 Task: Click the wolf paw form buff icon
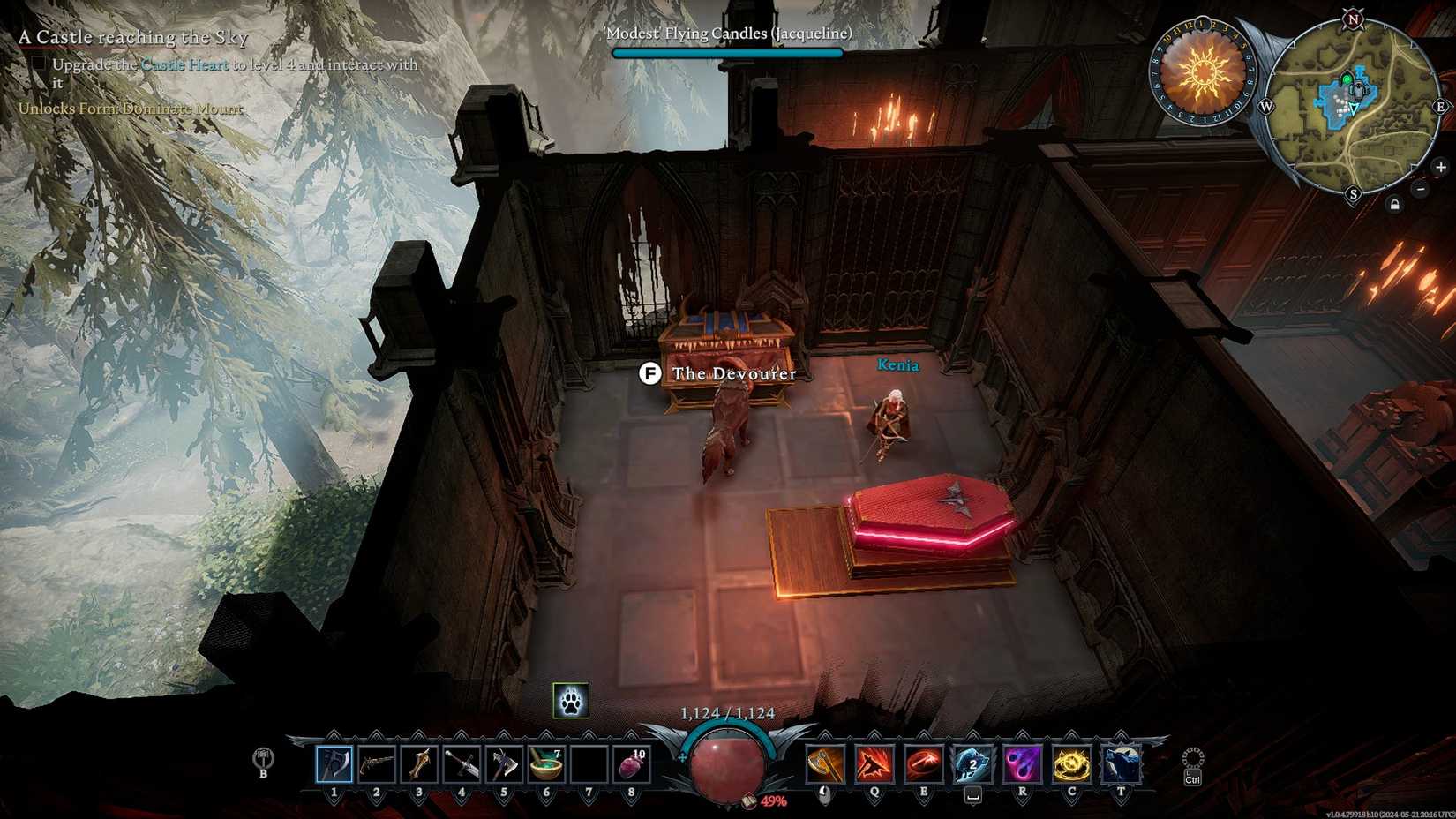[570, 701]
